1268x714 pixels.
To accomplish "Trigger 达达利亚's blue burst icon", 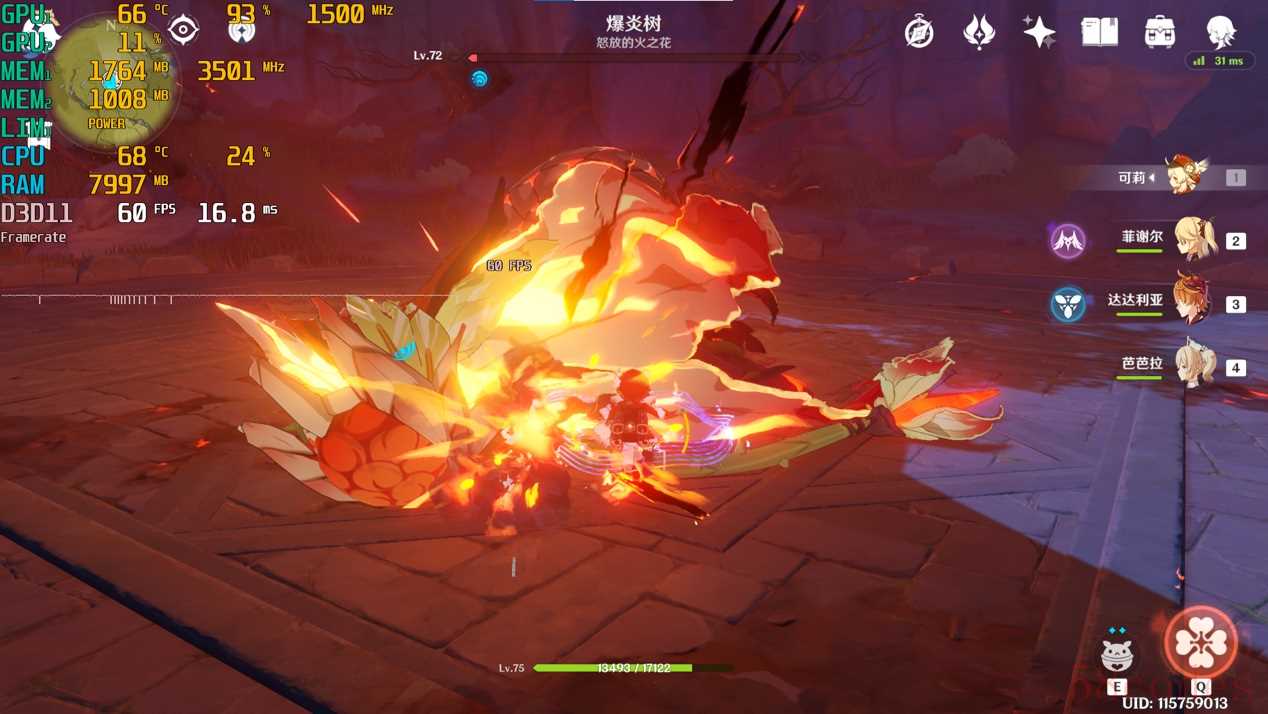I will tap(1068, 304).
